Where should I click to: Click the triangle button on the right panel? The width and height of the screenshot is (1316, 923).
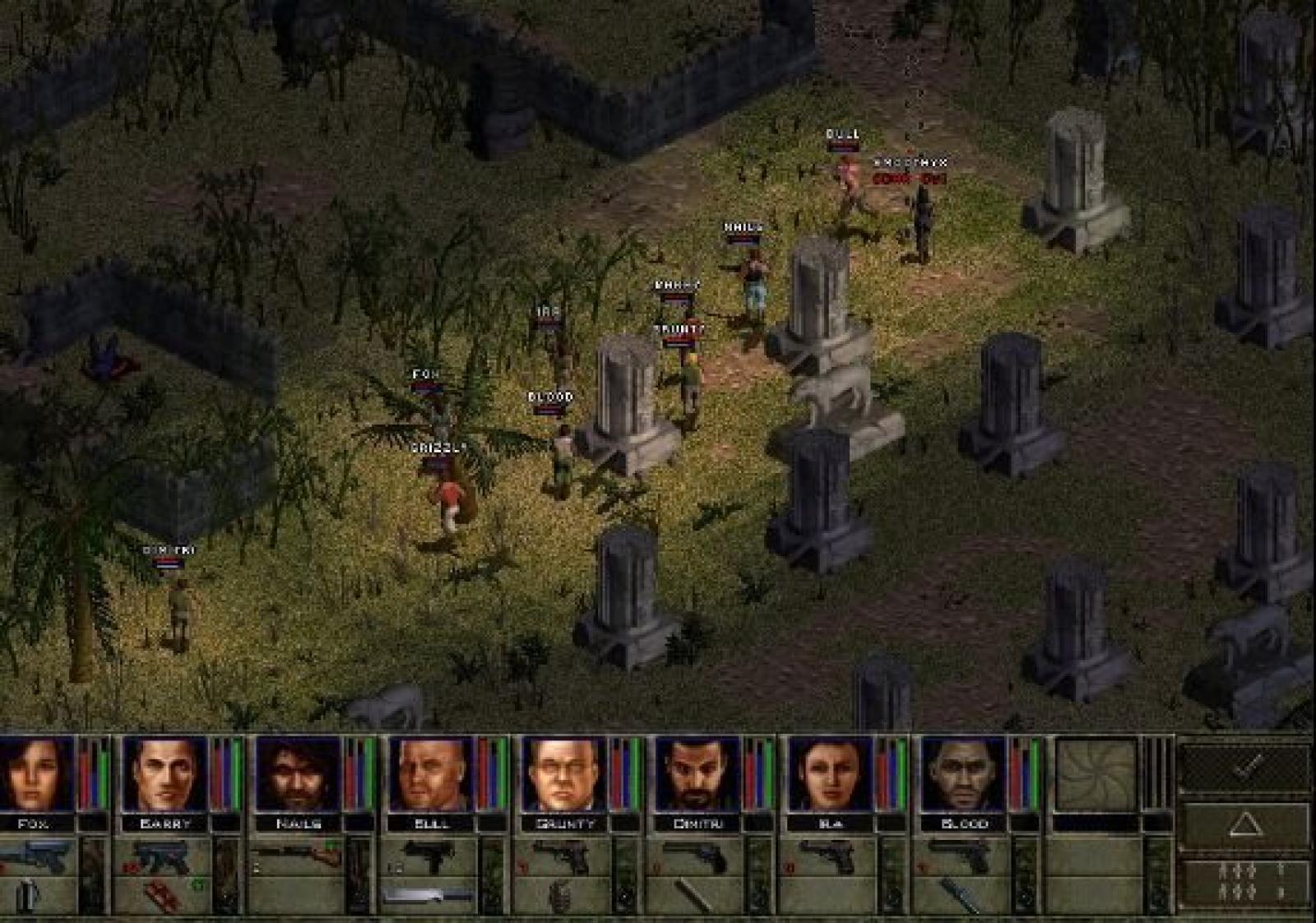coord(1245,824)
